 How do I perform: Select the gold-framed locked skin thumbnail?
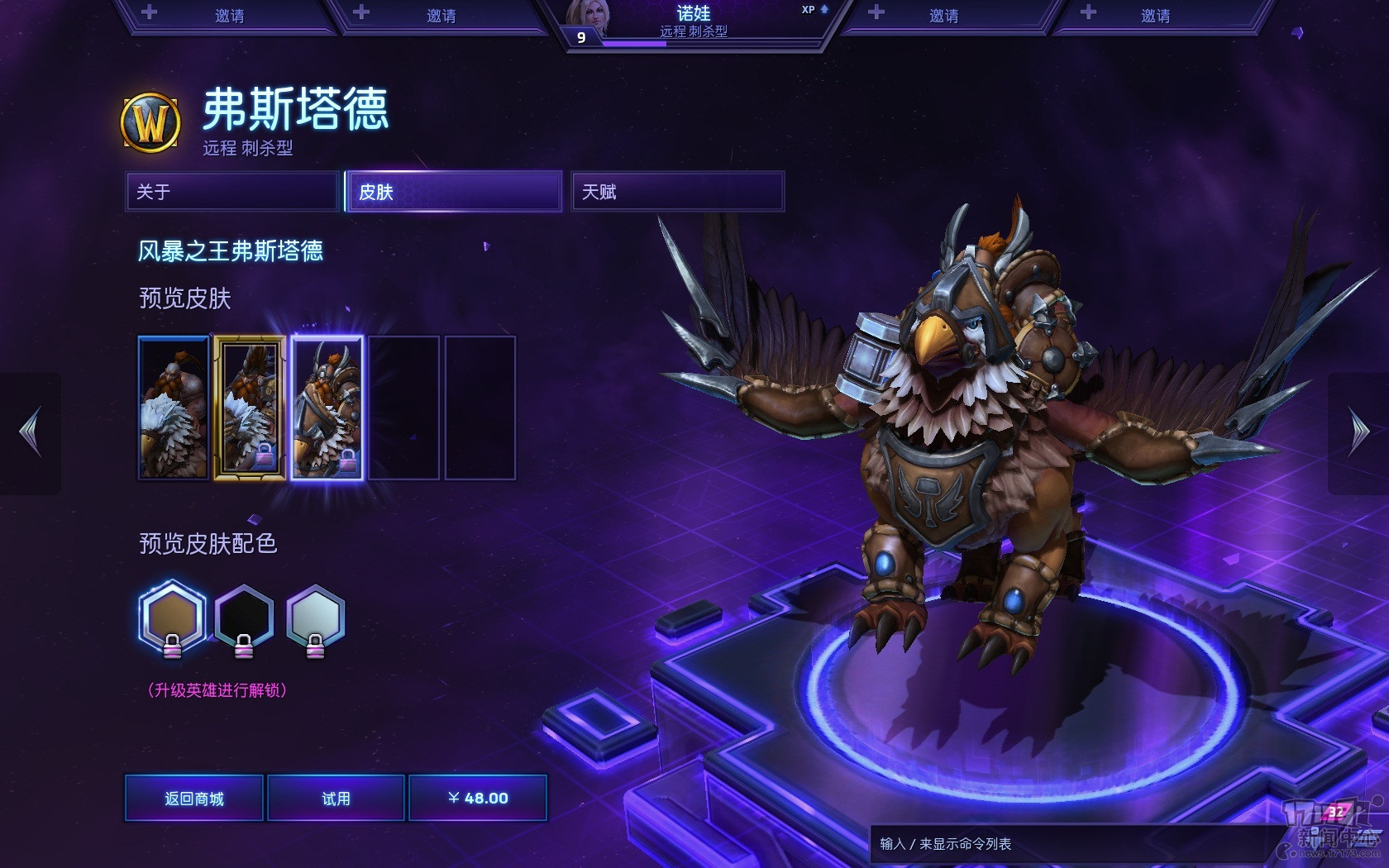point(250,408)
